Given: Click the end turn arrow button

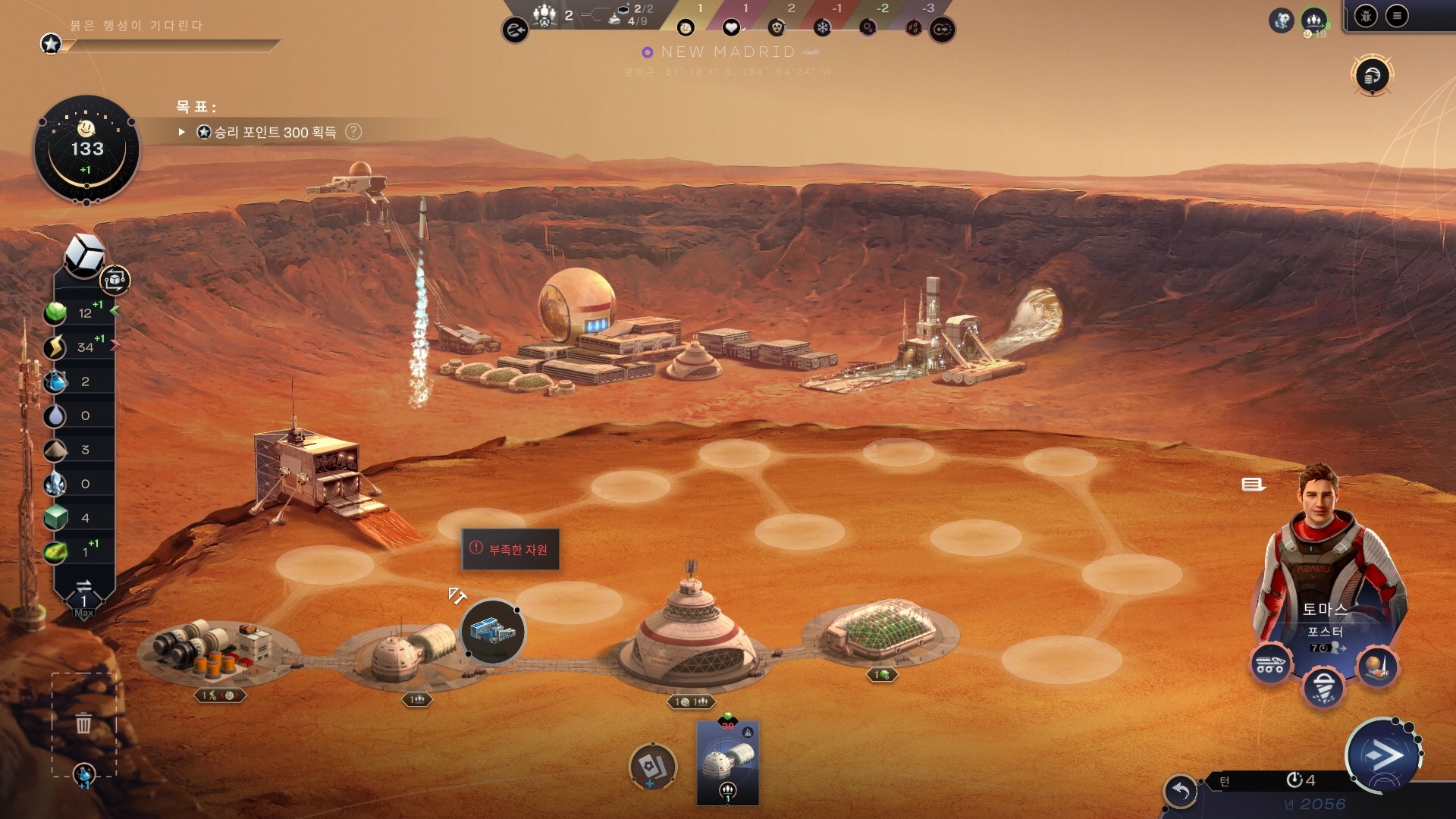Looking at the screenshot, I should click(1382, 755).
